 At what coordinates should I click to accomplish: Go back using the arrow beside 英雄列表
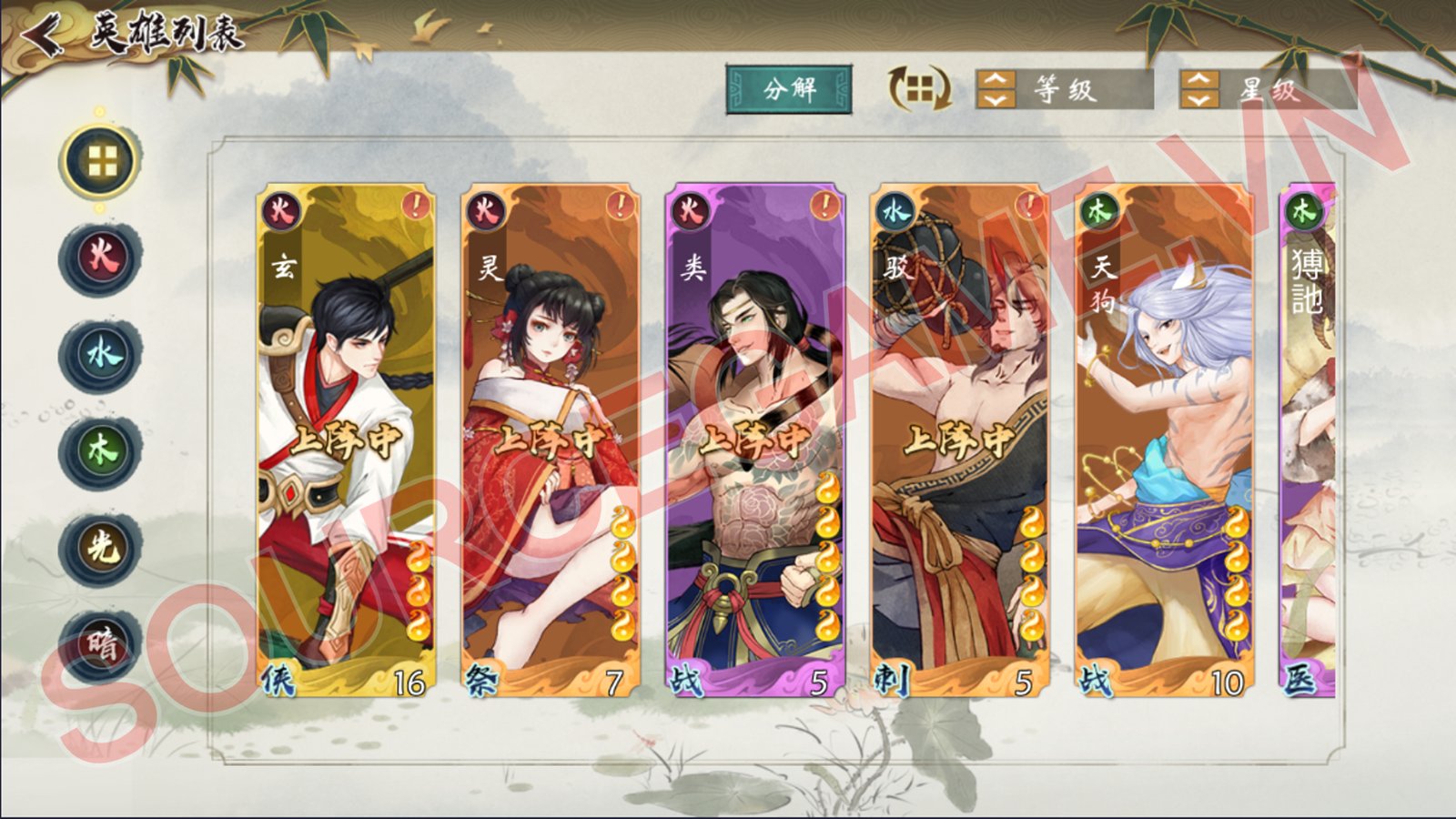pyautogui.click(x=42, y=36)
